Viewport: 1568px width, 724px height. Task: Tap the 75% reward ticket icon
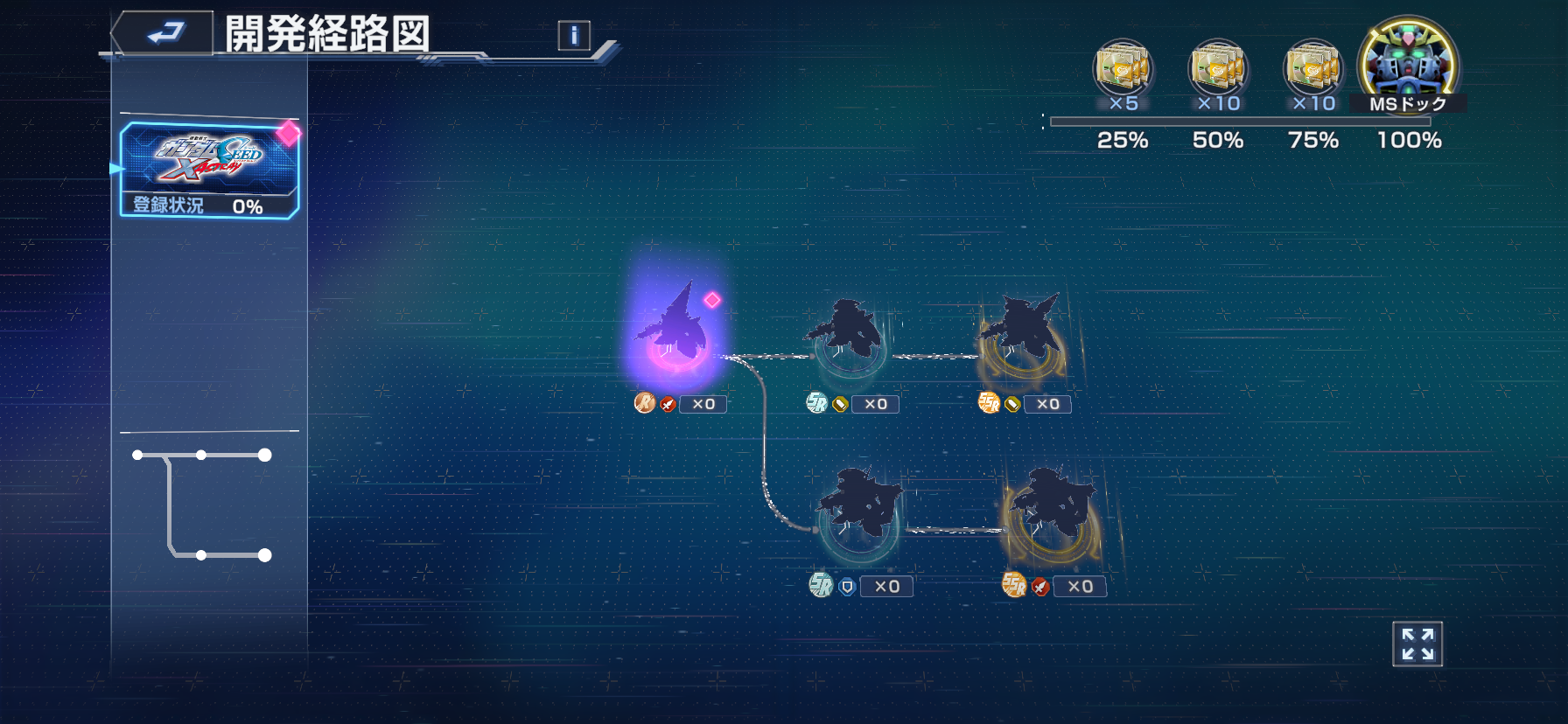point(1312,70)
